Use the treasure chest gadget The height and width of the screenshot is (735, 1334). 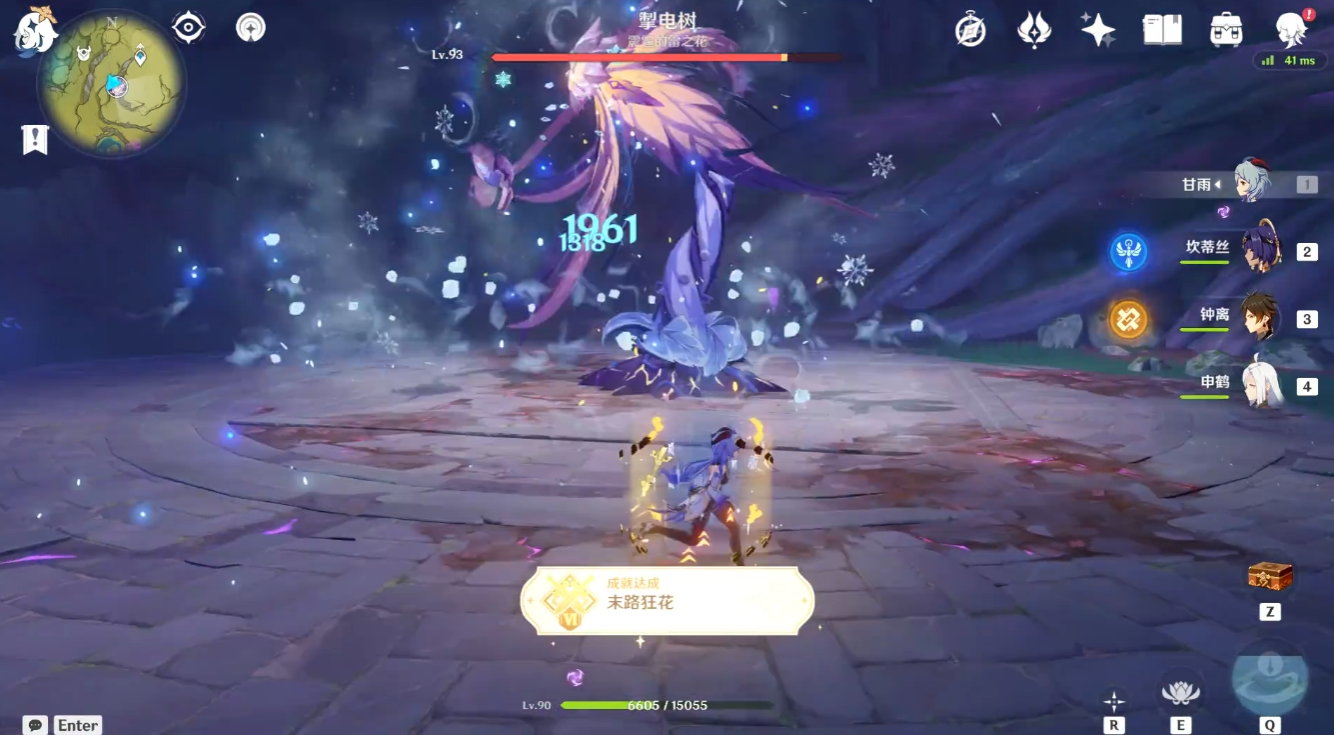click(1270, 577)
